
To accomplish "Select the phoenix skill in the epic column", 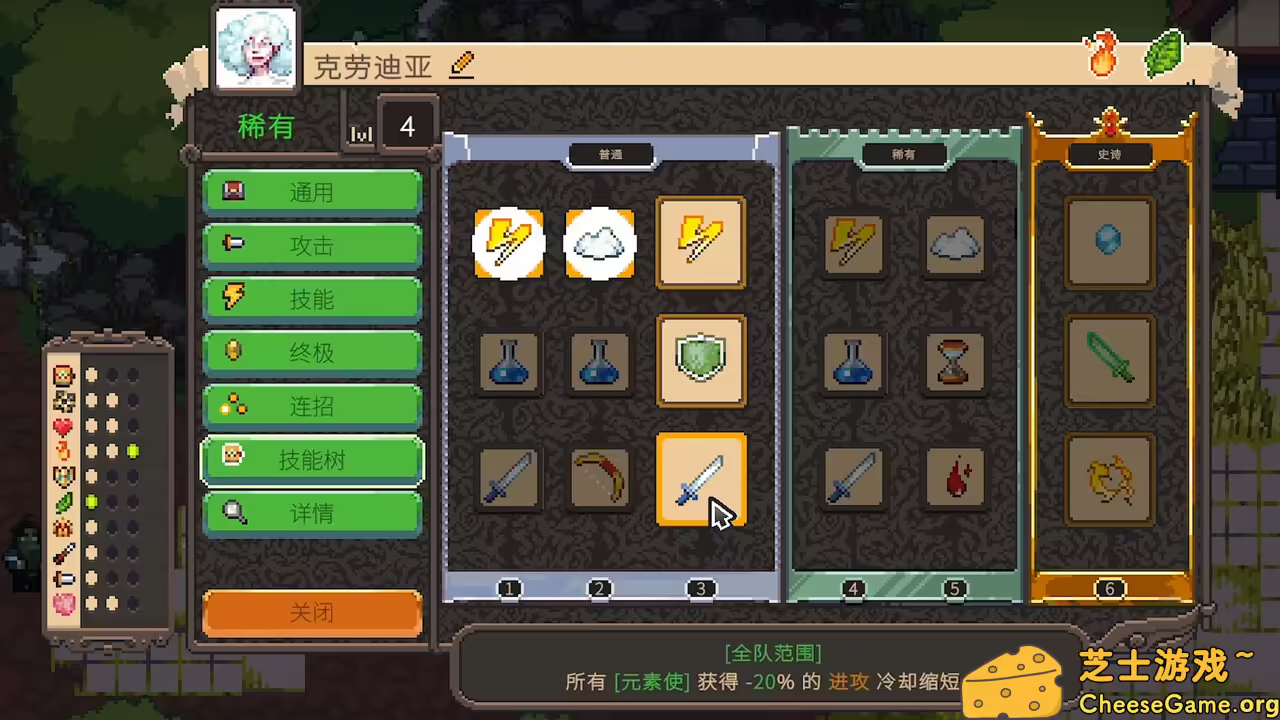I will coord(1109,479).
